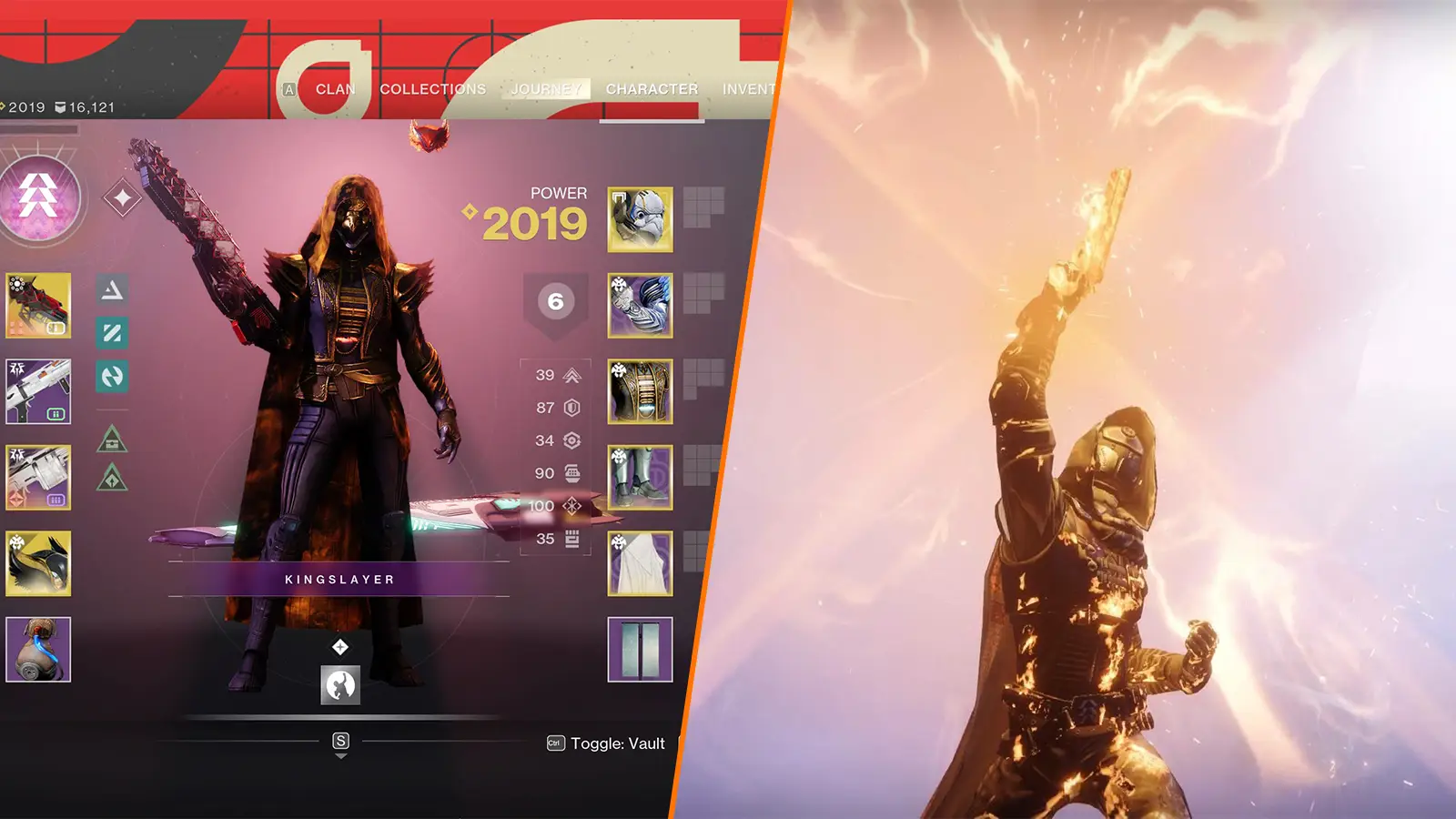
Task: Select the Hunter subclass emblem
Action: tap(38, 196)
